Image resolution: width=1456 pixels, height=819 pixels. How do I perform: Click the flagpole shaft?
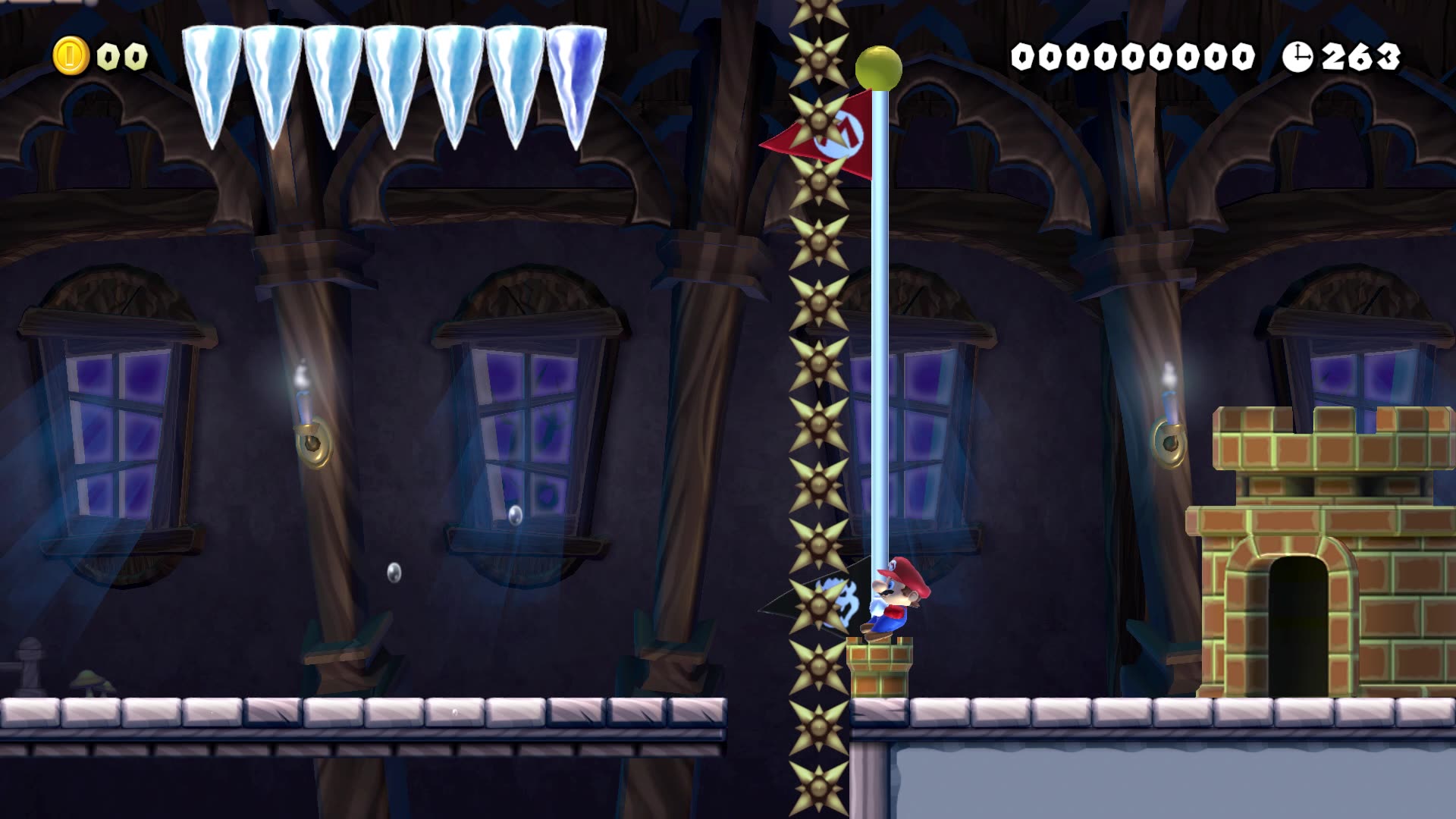click(x=880, y=341)
